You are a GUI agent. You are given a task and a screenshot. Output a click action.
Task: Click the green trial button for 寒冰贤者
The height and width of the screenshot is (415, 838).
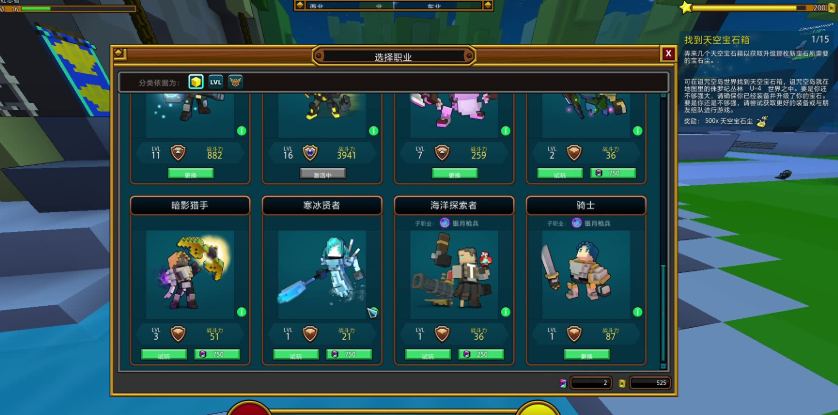point(297,354)
